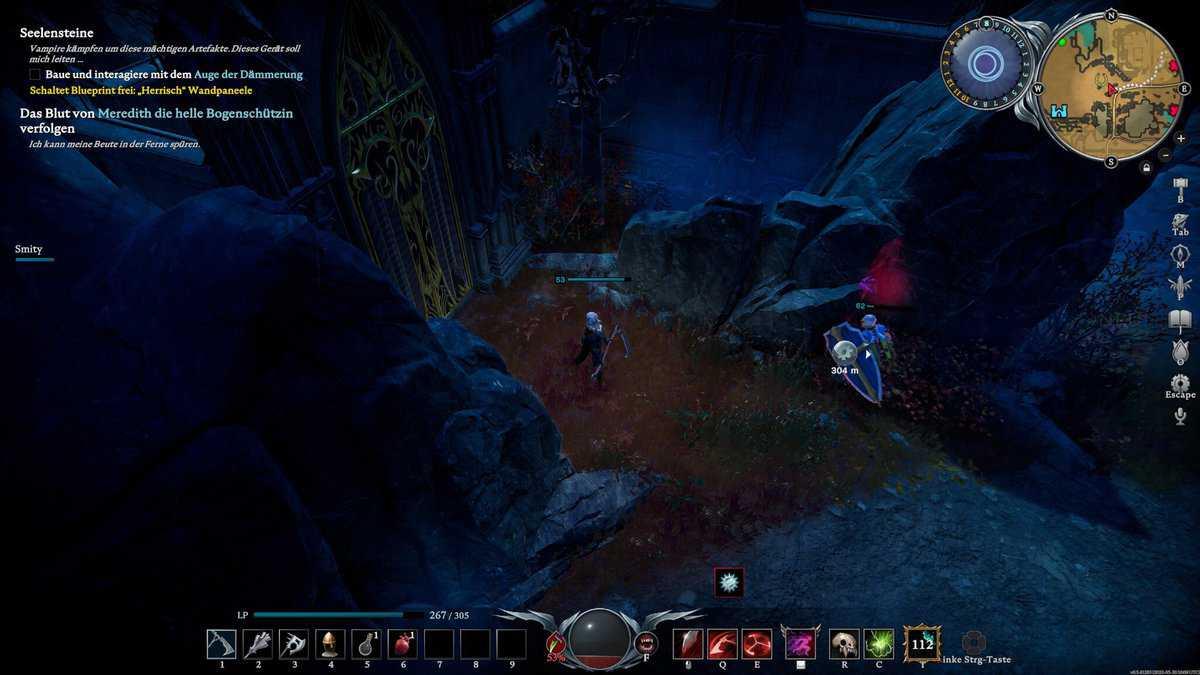This screenshot has height=675, width=1200.
Task: Use the potion flask in the hotbar
Action: (x=366, y=644)
